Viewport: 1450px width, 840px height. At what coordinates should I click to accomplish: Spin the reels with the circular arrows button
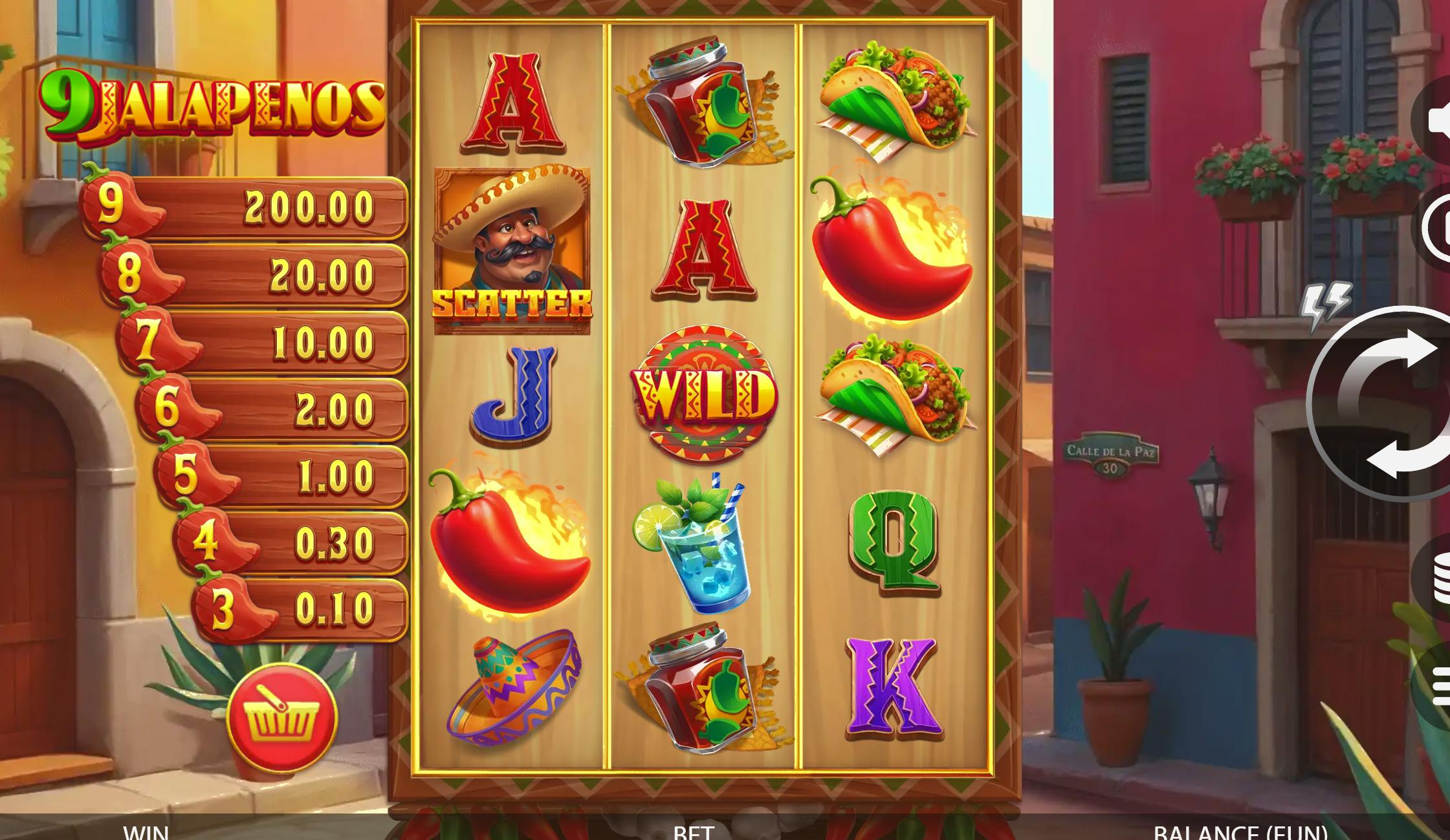click(1391, 404)
